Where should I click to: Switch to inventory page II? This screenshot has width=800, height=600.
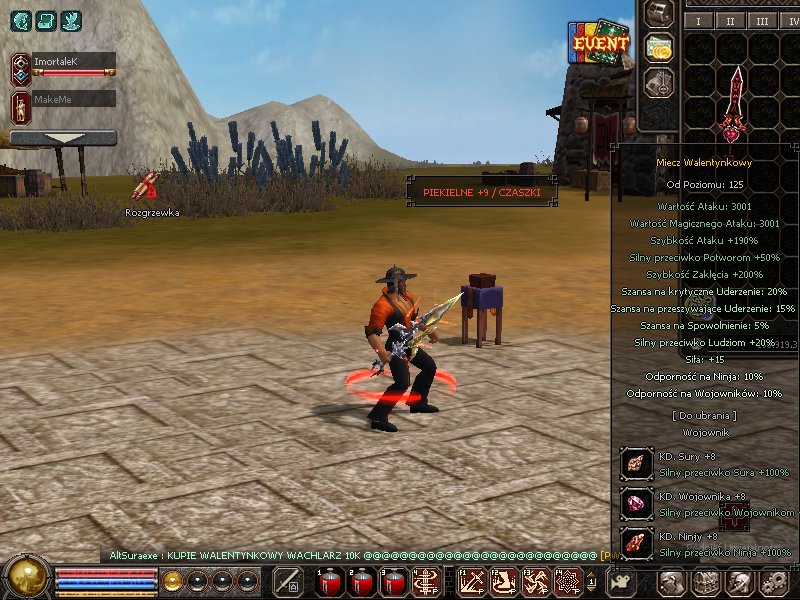(730, 20)
